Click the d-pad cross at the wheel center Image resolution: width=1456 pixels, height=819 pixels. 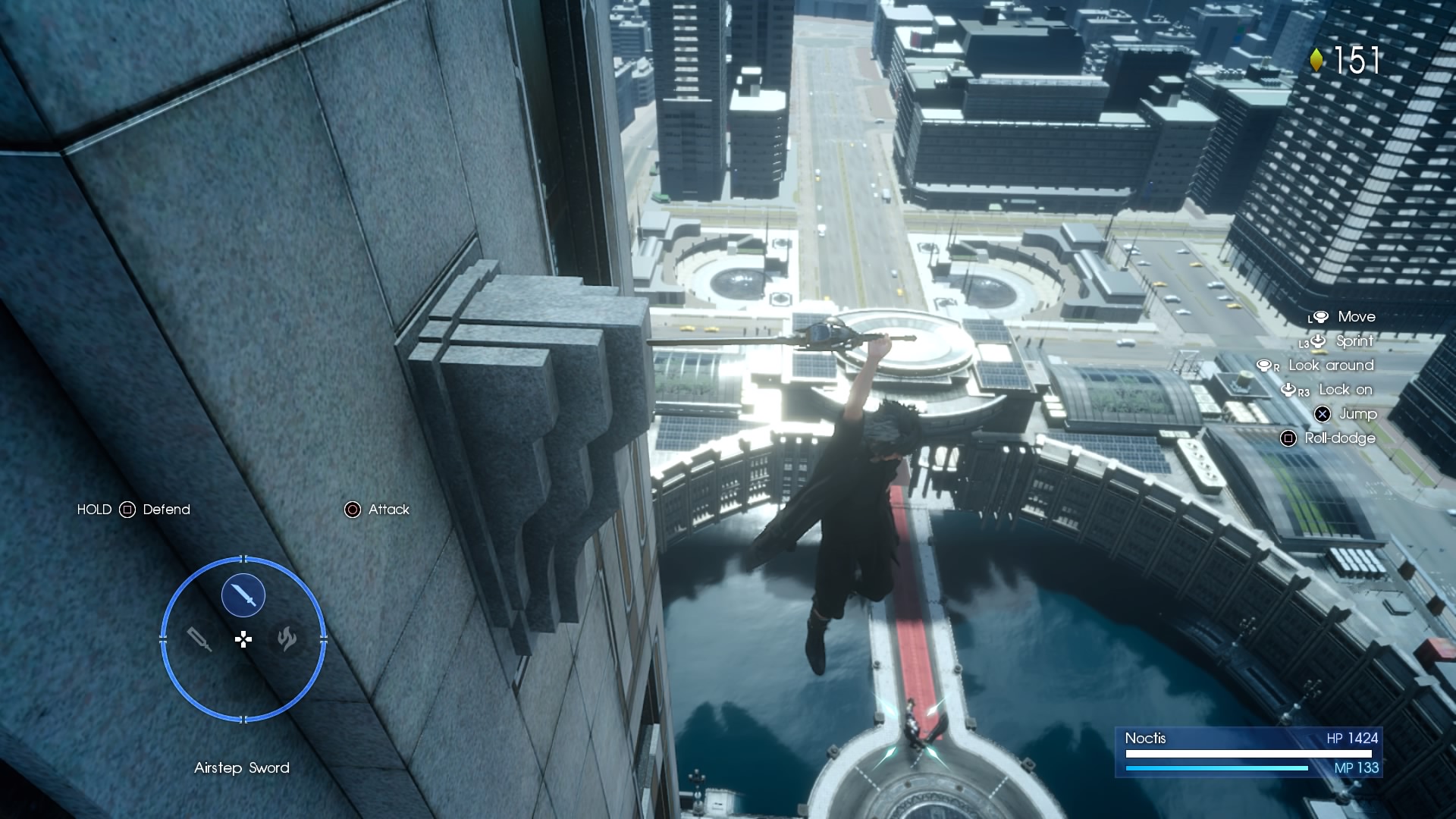(244, 639)
